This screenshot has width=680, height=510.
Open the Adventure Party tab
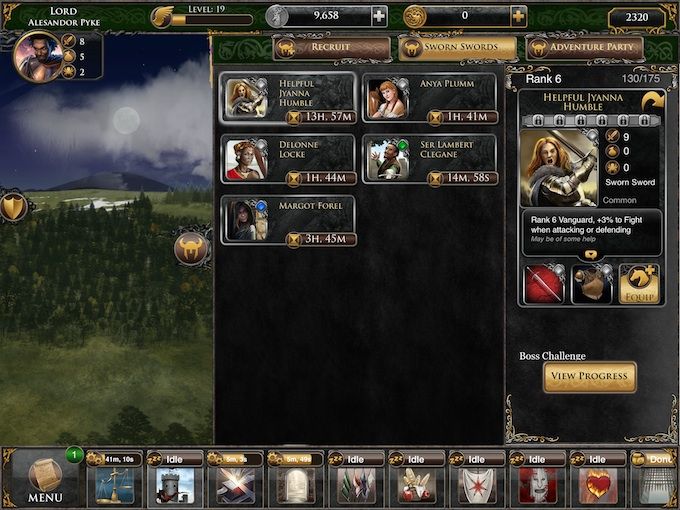click(583, 48)
